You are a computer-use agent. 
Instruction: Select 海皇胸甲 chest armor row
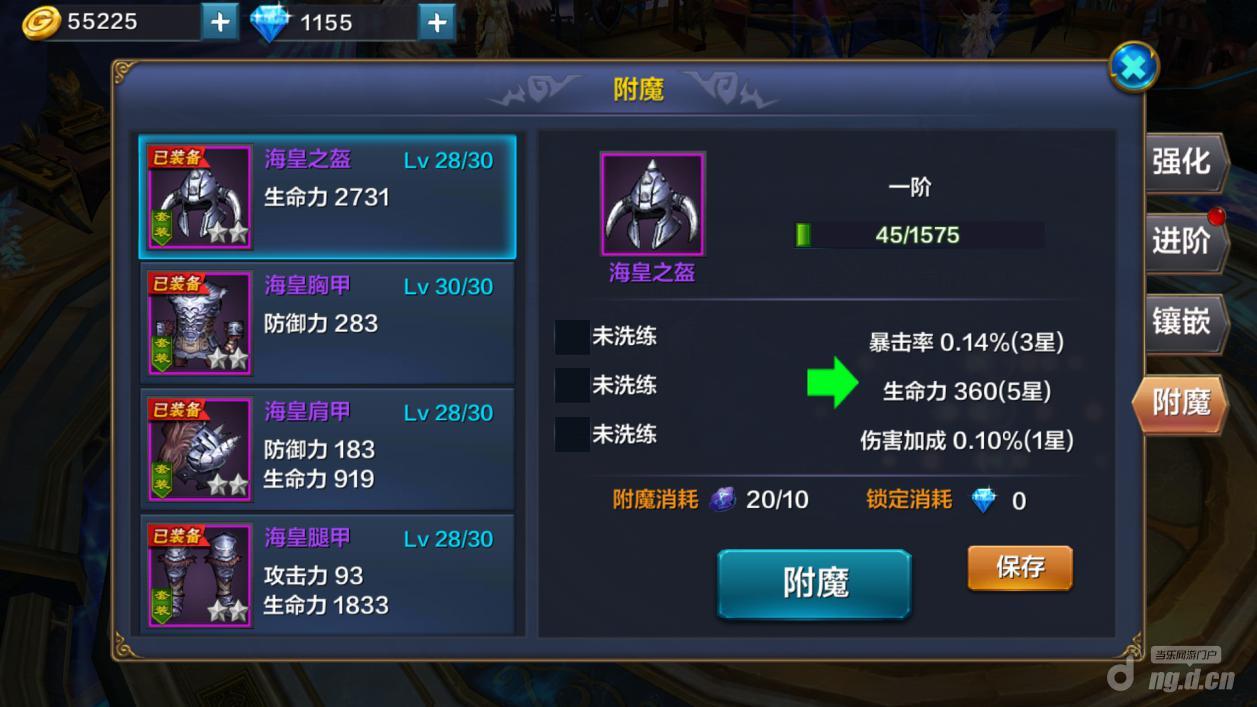click(x=327, y=322)
